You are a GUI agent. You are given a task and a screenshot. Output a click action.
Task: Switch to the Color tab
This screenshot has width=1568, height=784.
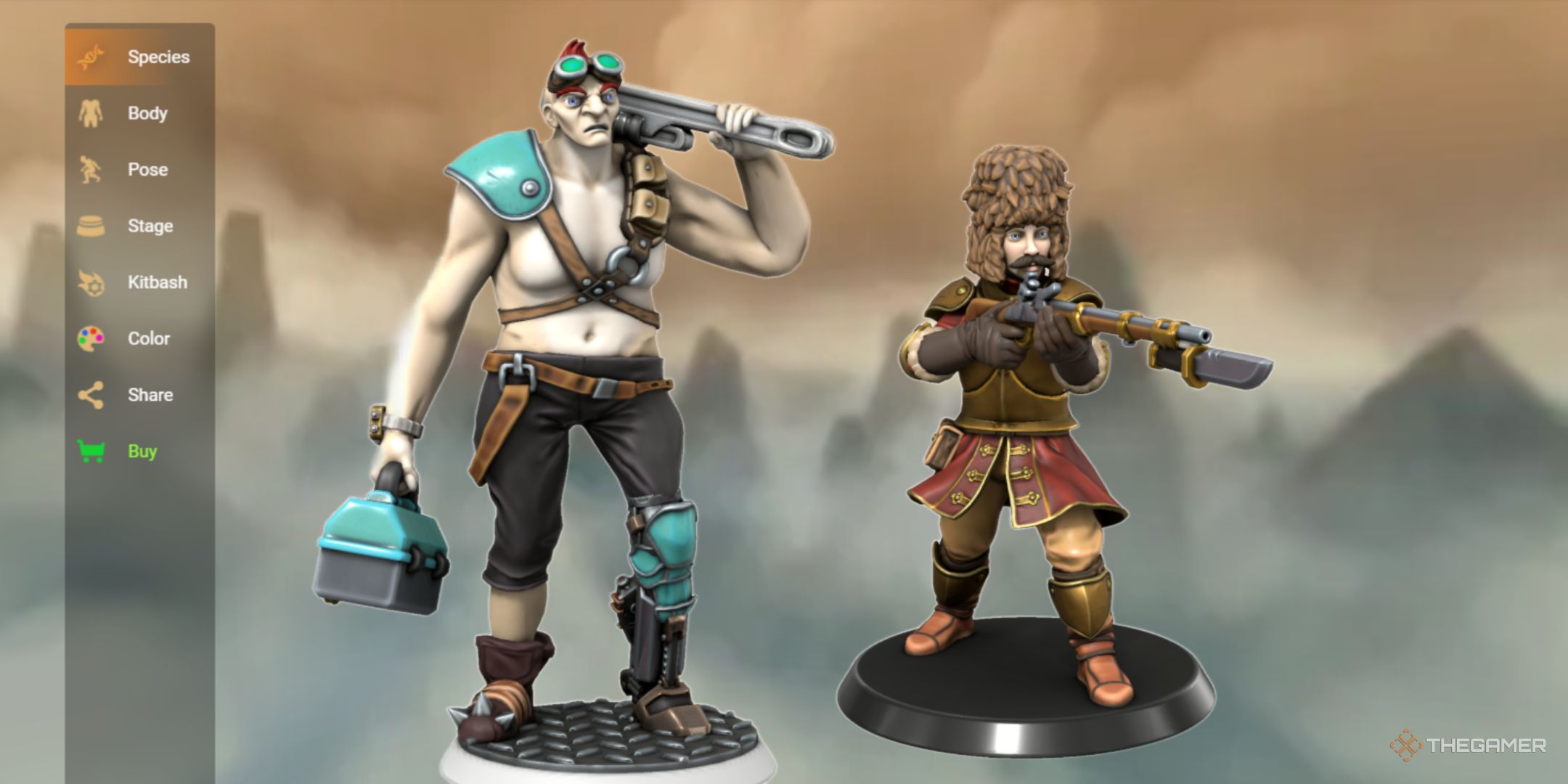[149, 338]
